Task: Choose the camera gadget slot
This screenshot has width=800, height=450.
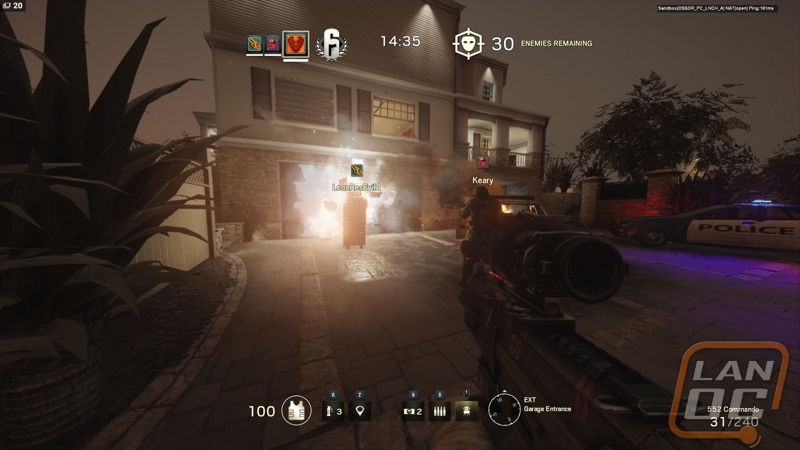Action: 411,410
